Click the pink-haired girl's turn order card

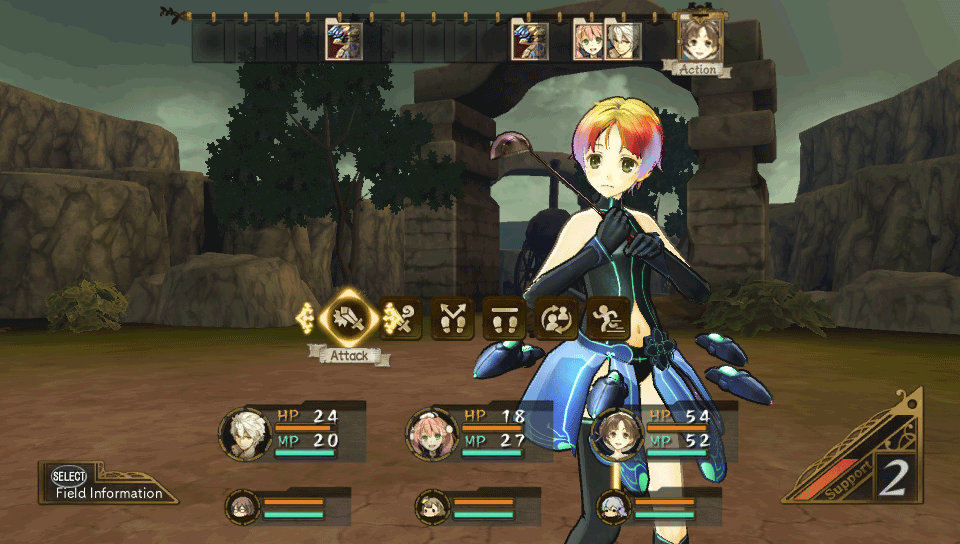pos(589,42)
